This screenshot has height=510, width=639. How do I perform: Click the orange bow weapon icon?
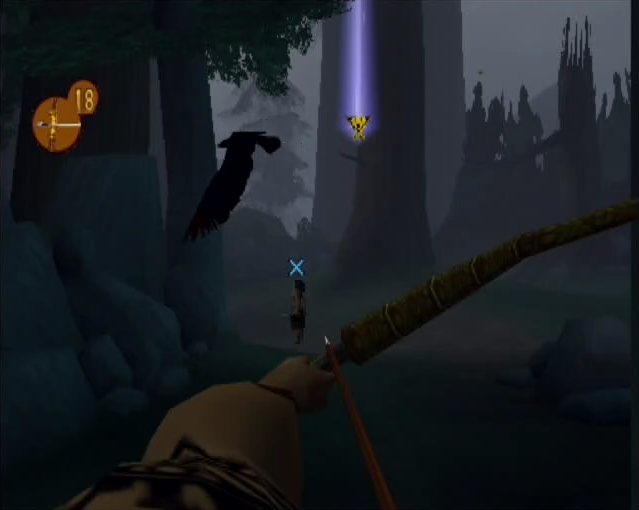pyautogui.click(x=56, y=125)
